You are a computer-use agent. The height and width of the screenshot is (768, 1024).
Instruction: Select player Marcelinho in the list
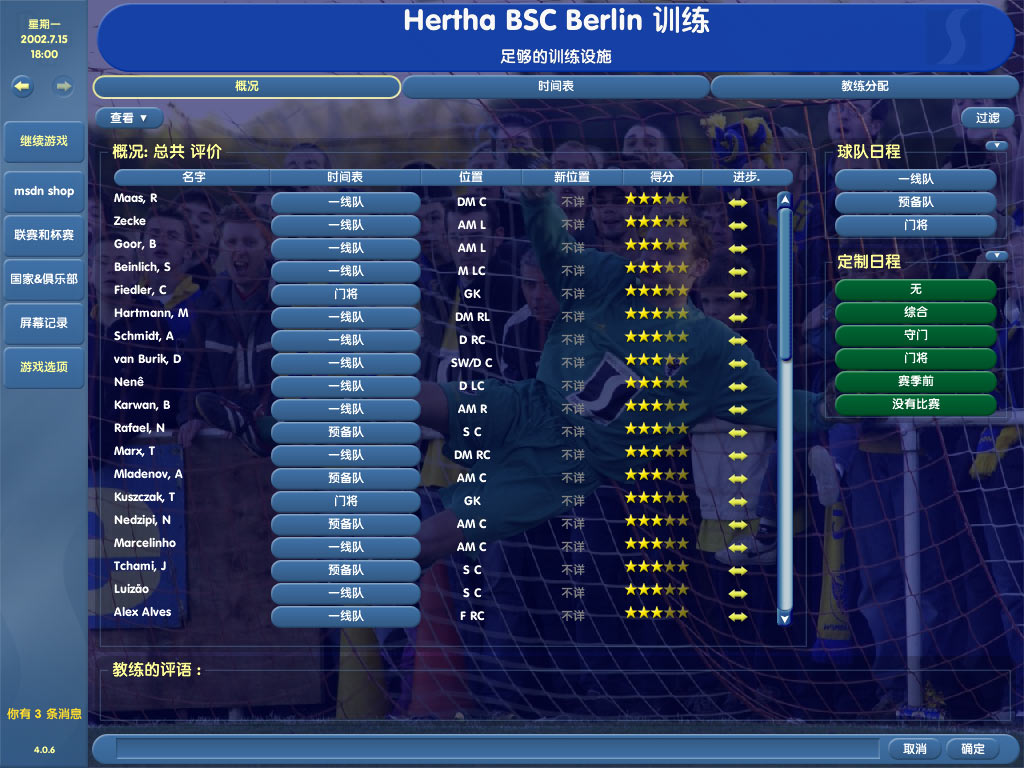point(145,543)
